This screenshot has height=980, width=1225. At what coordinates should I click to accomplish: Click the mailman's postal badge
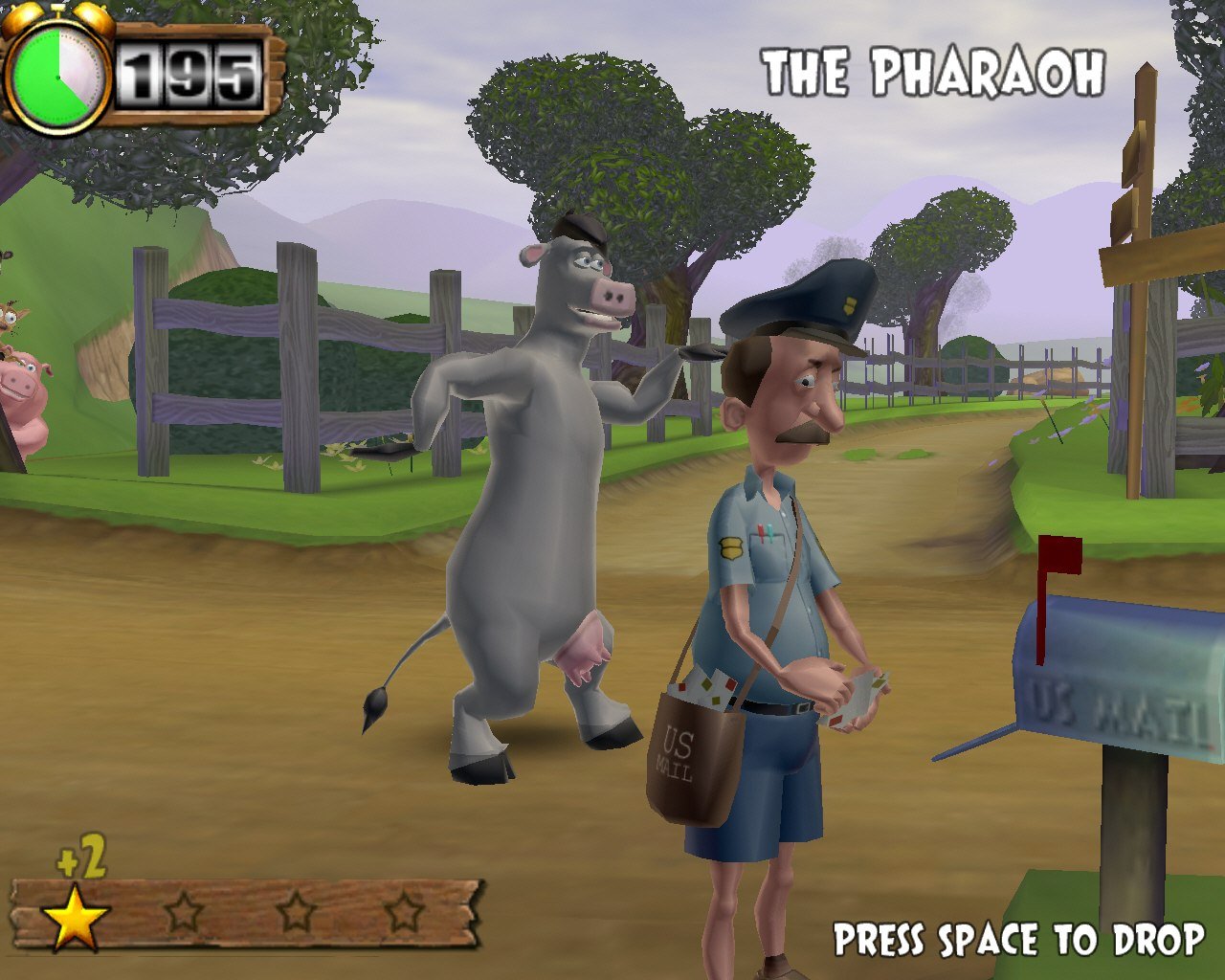pyautogui.click(x=733, y=548)
